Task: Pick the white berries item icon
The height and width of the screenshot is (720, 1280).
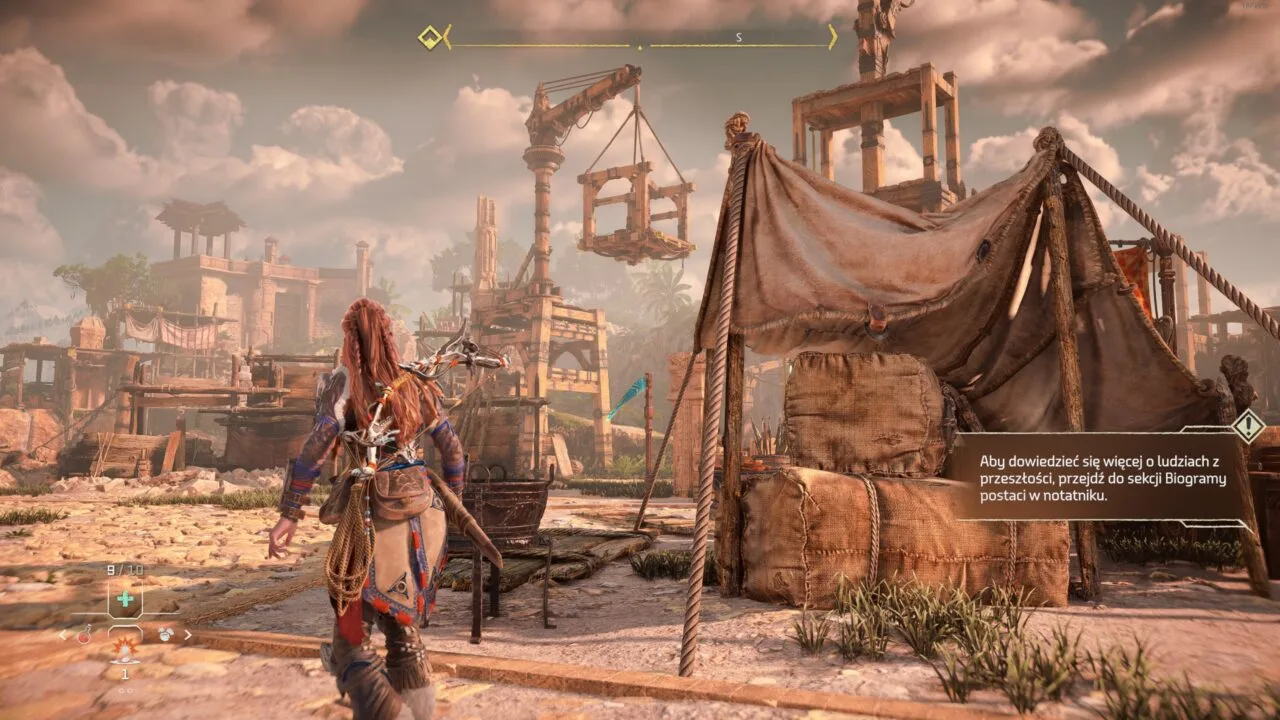Action: tap(165, 634)
